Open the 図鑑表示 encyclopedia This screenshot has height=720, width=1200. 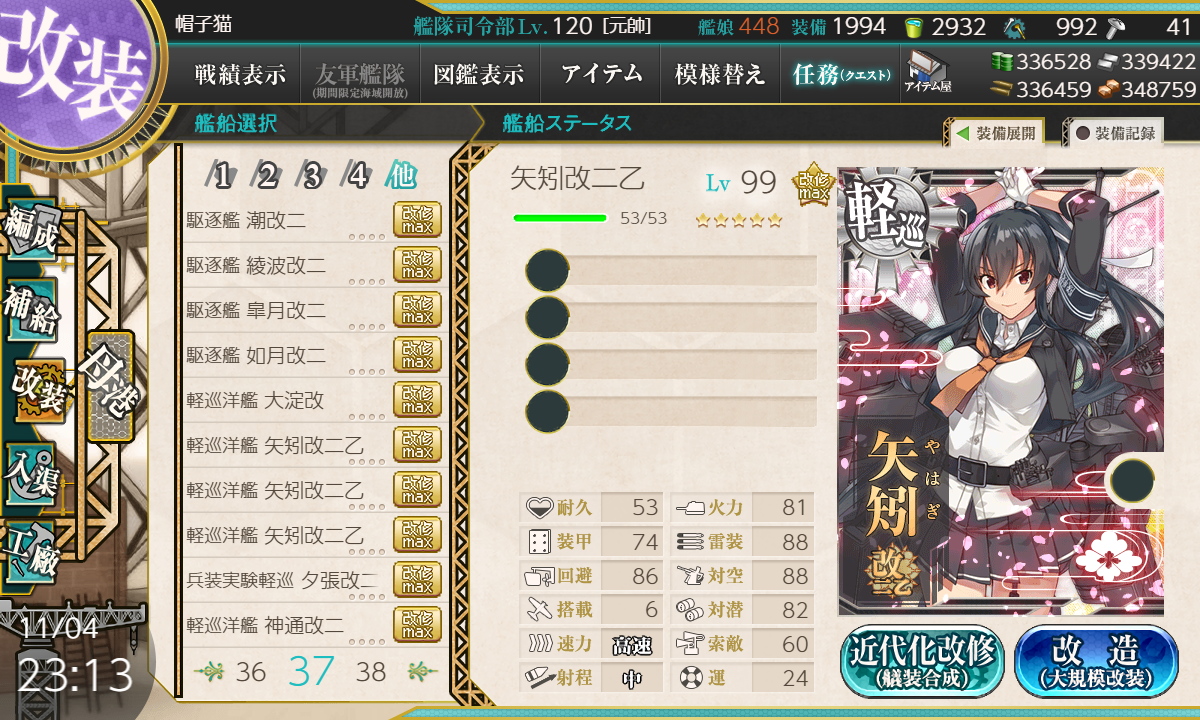click(x=478, y=74)
